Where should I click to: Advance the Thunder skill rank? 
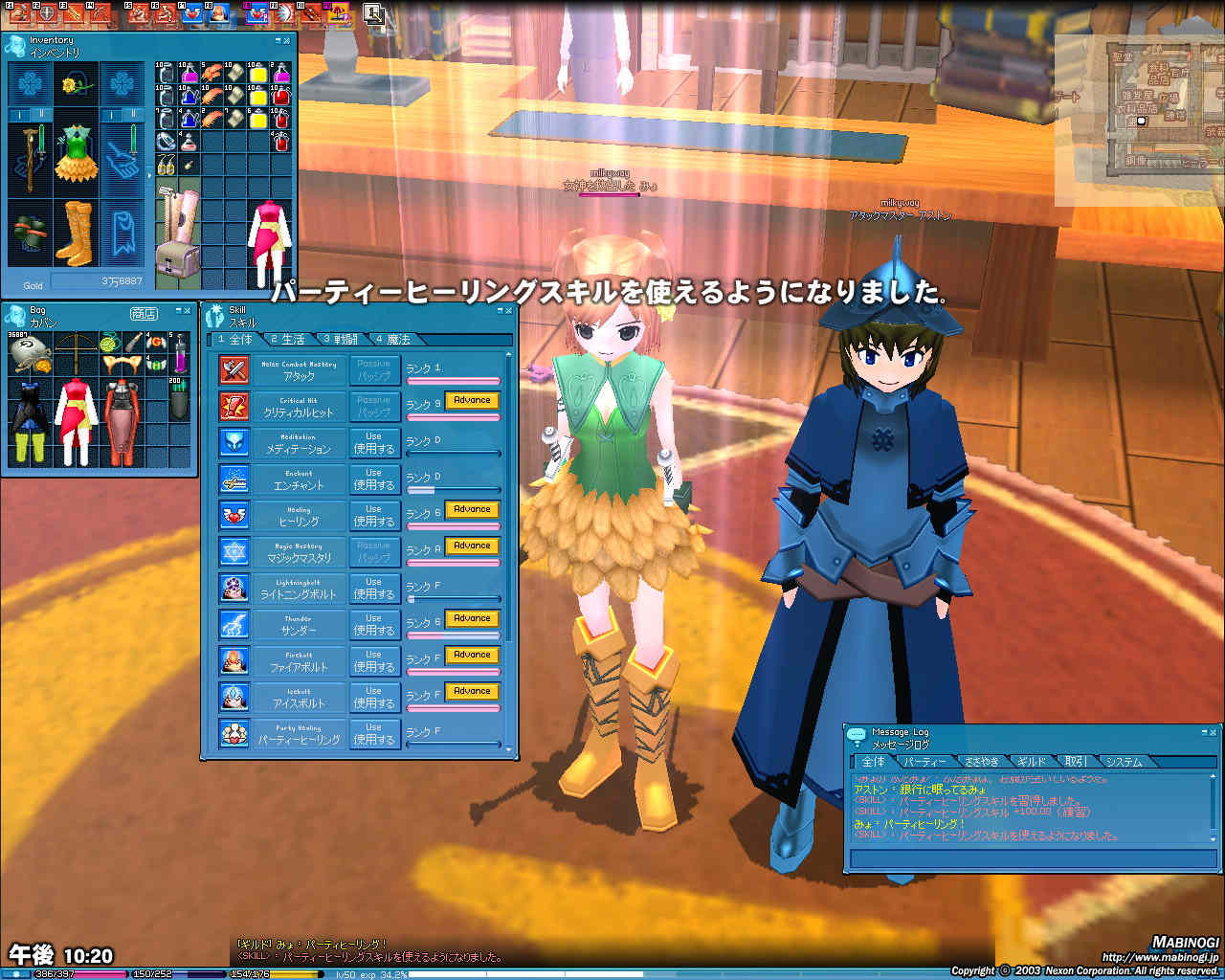472,619
